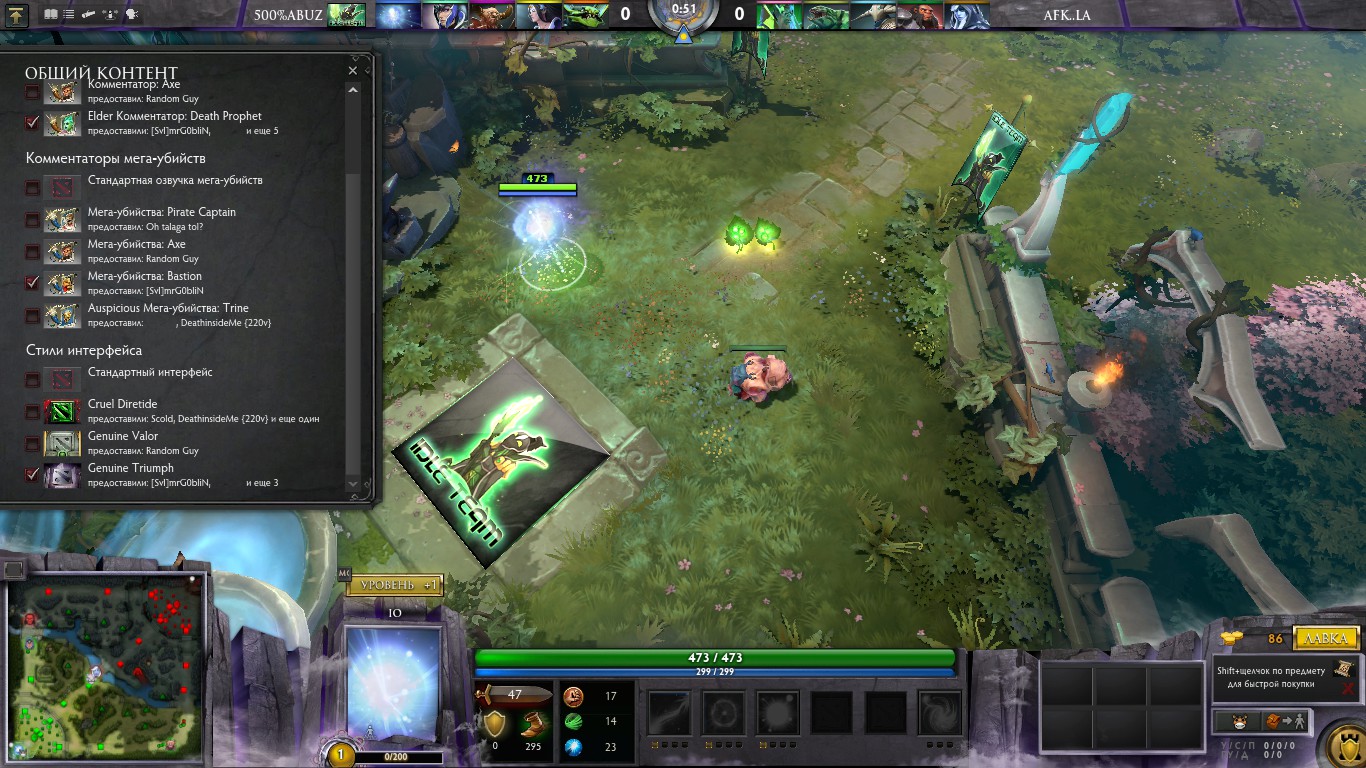
Task: Uncheck the Bastion mega-kills announcer
Action: point(33,283)
